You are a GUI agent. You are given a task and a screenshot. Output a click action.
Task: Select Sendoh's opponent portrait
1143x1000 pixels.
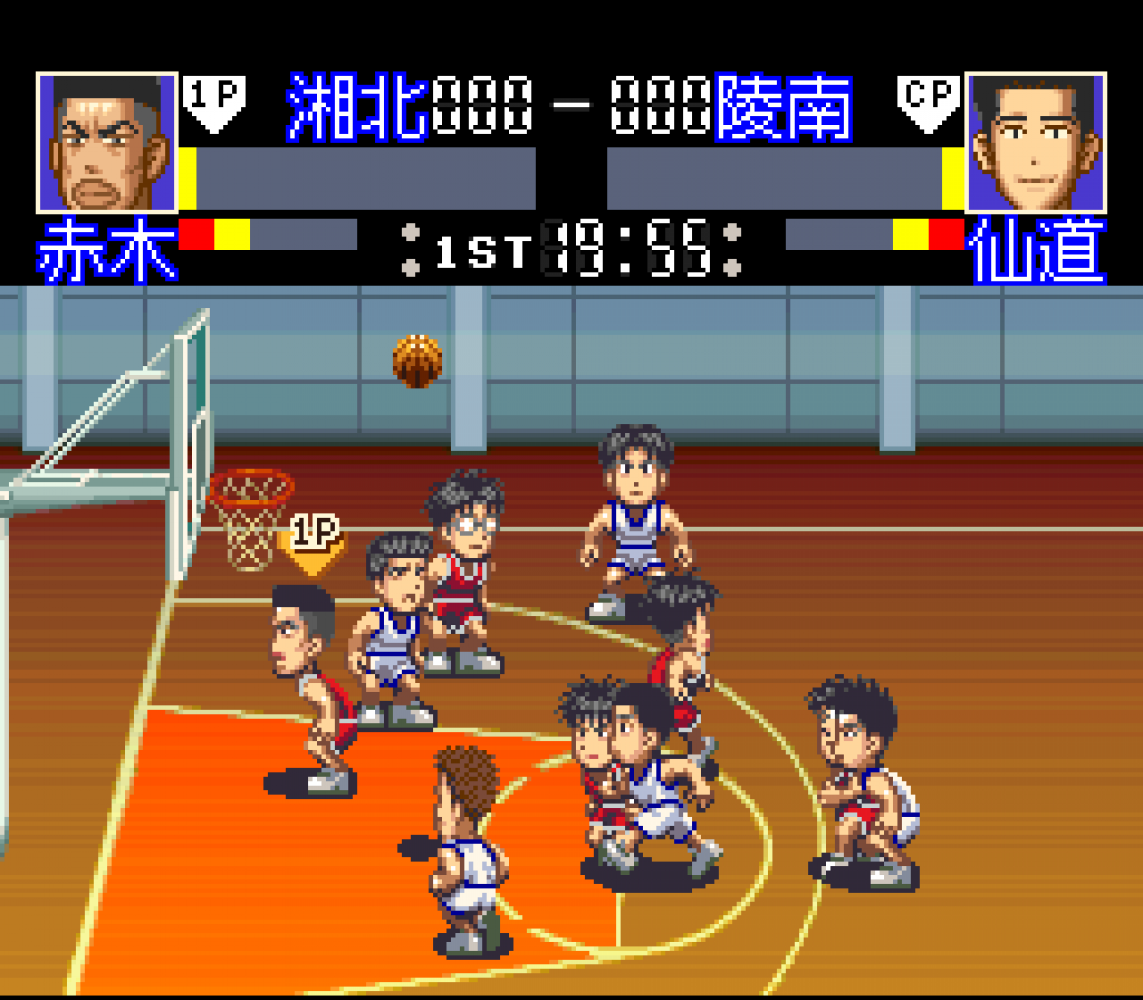(x=1035, y=142)
